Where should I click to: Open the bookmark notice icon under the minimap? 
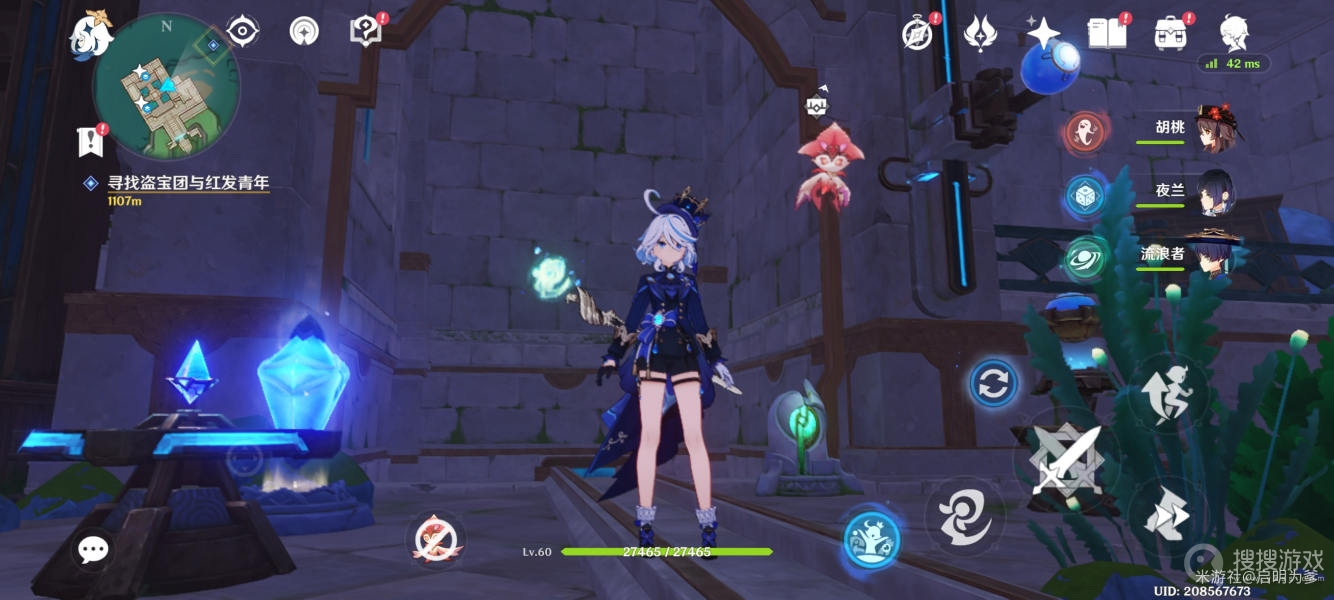pyautogui.click(x=90, y=142)
